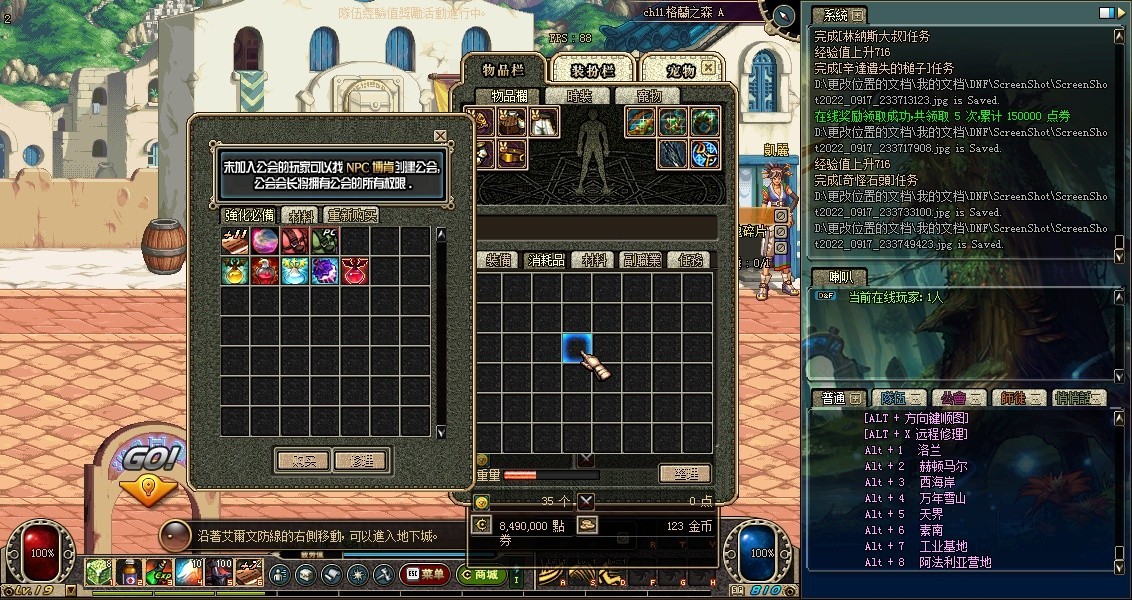The height and width of the screenshot is (600, 1132).
Task: Pick the light blue winged potion
Action: click(x=295, y=271)
